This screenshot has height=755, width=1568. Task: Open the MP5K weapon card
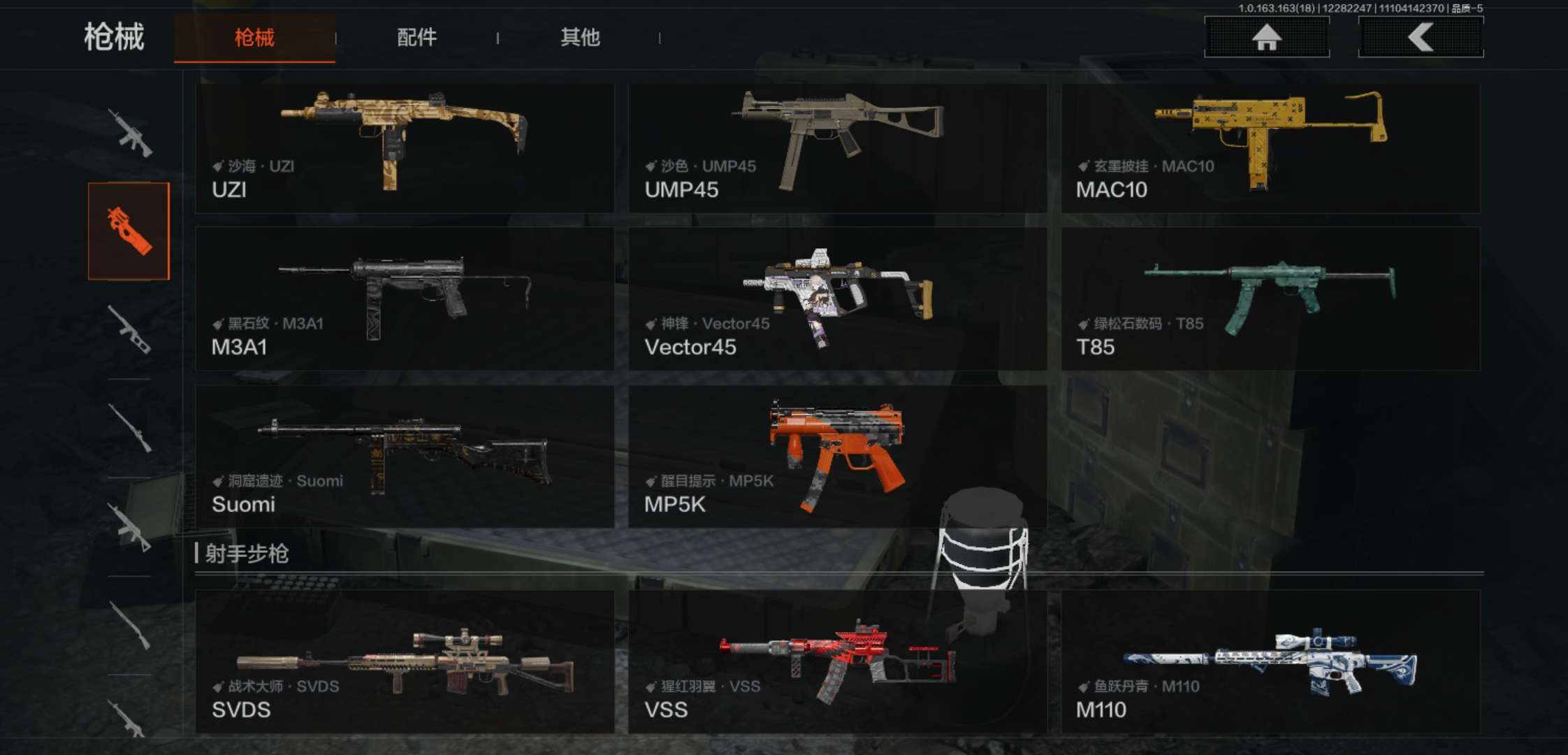(837, 456)
